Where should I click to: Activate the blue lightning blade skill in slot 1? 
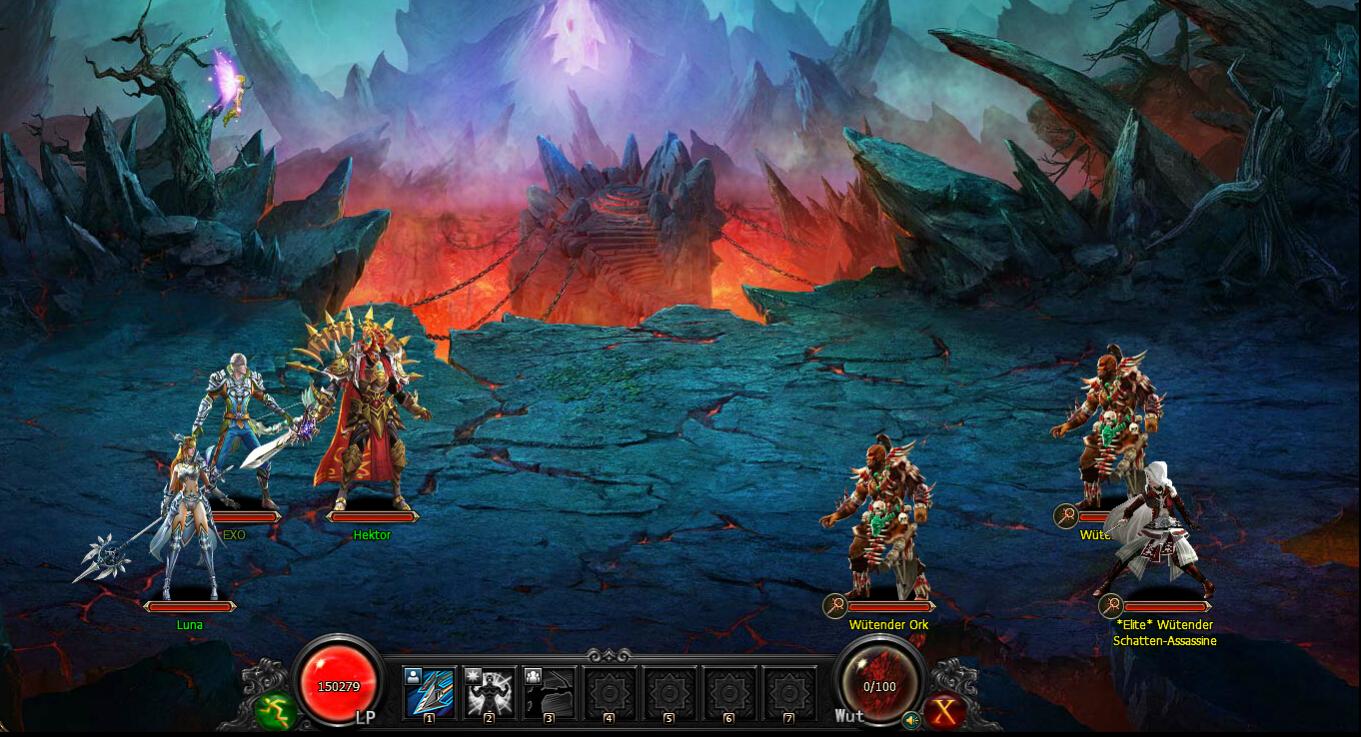pos(429,691)
